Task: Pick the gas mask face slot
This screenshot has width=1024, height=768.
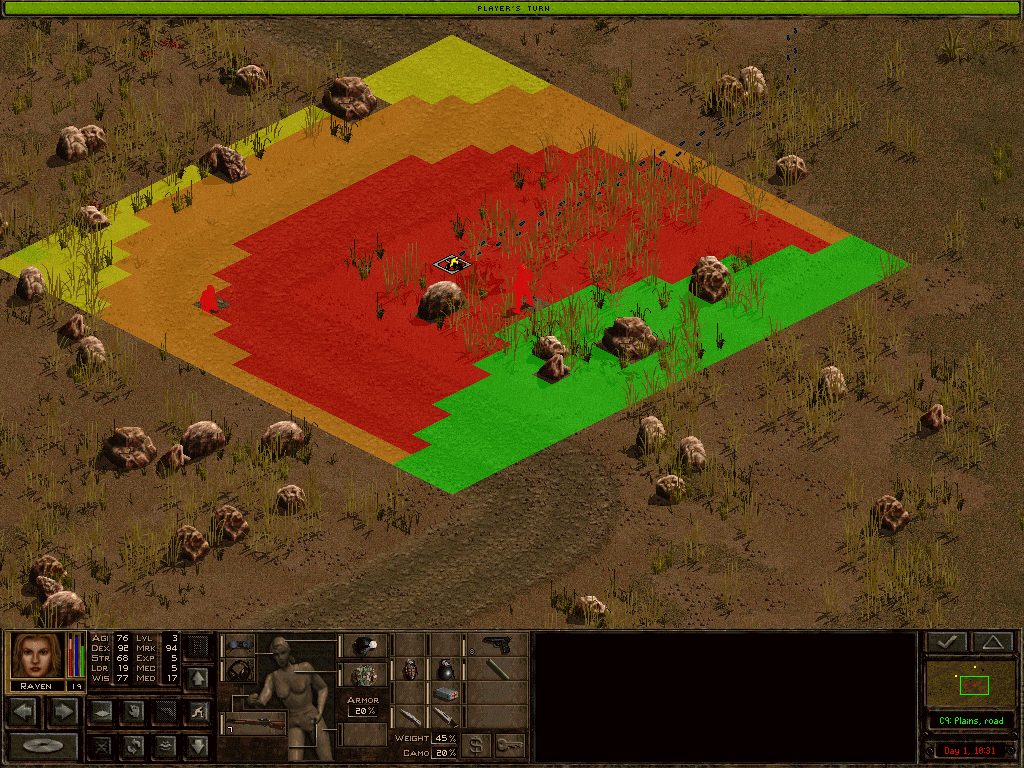Action: coord(239,669)
